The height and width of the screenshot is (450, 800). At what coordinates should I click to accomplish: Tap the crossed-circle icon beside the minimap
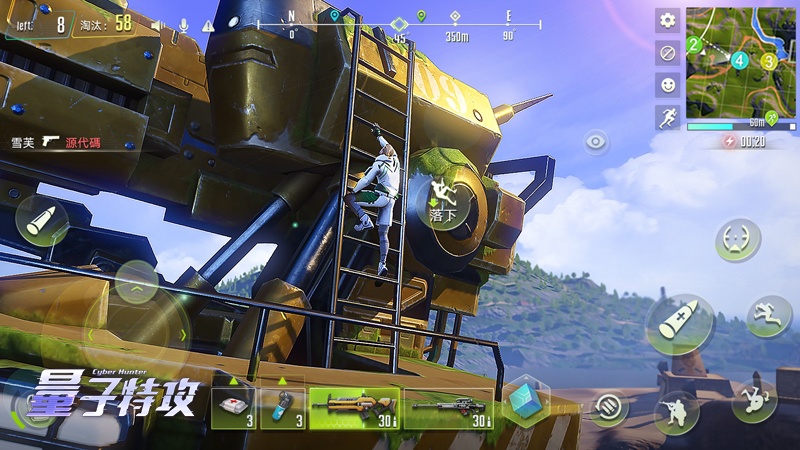(667, 52)
